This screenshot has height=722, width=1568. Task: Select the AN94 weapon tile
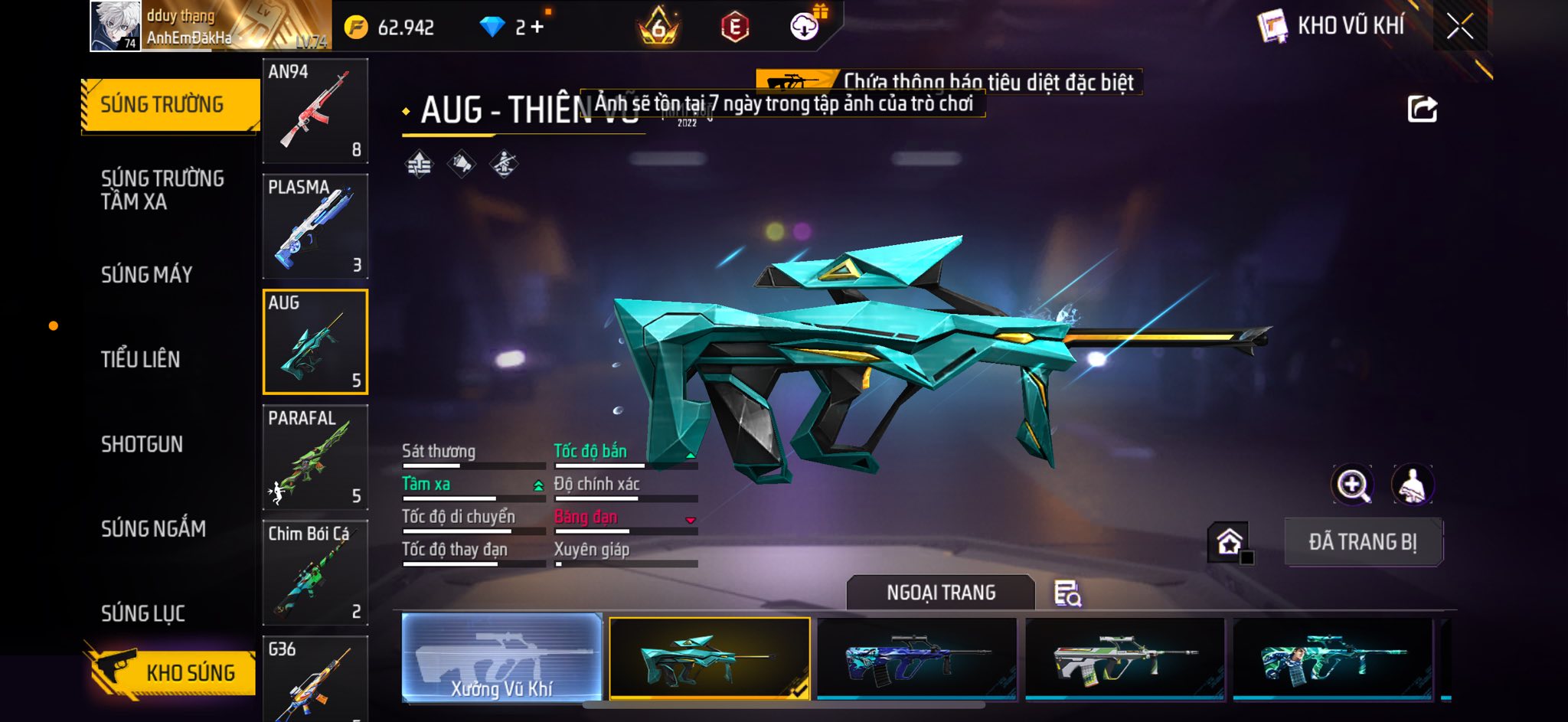click(x=315, y=111)
